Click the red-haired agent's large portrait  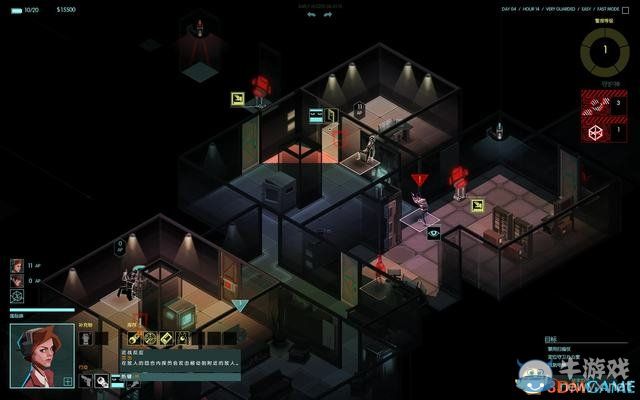point(41,355)
